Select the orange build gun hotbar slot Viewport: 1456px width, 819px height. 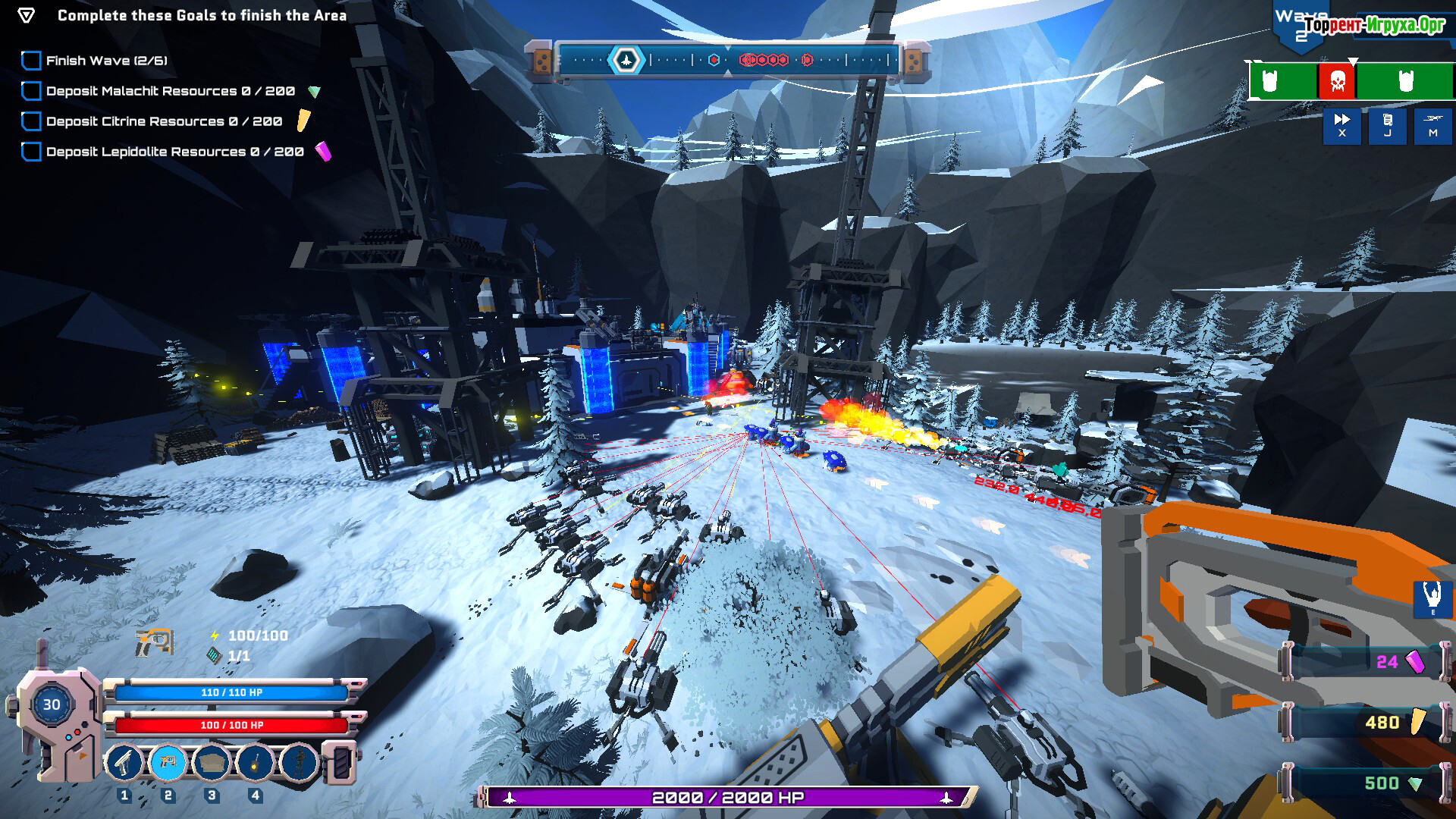168,761
